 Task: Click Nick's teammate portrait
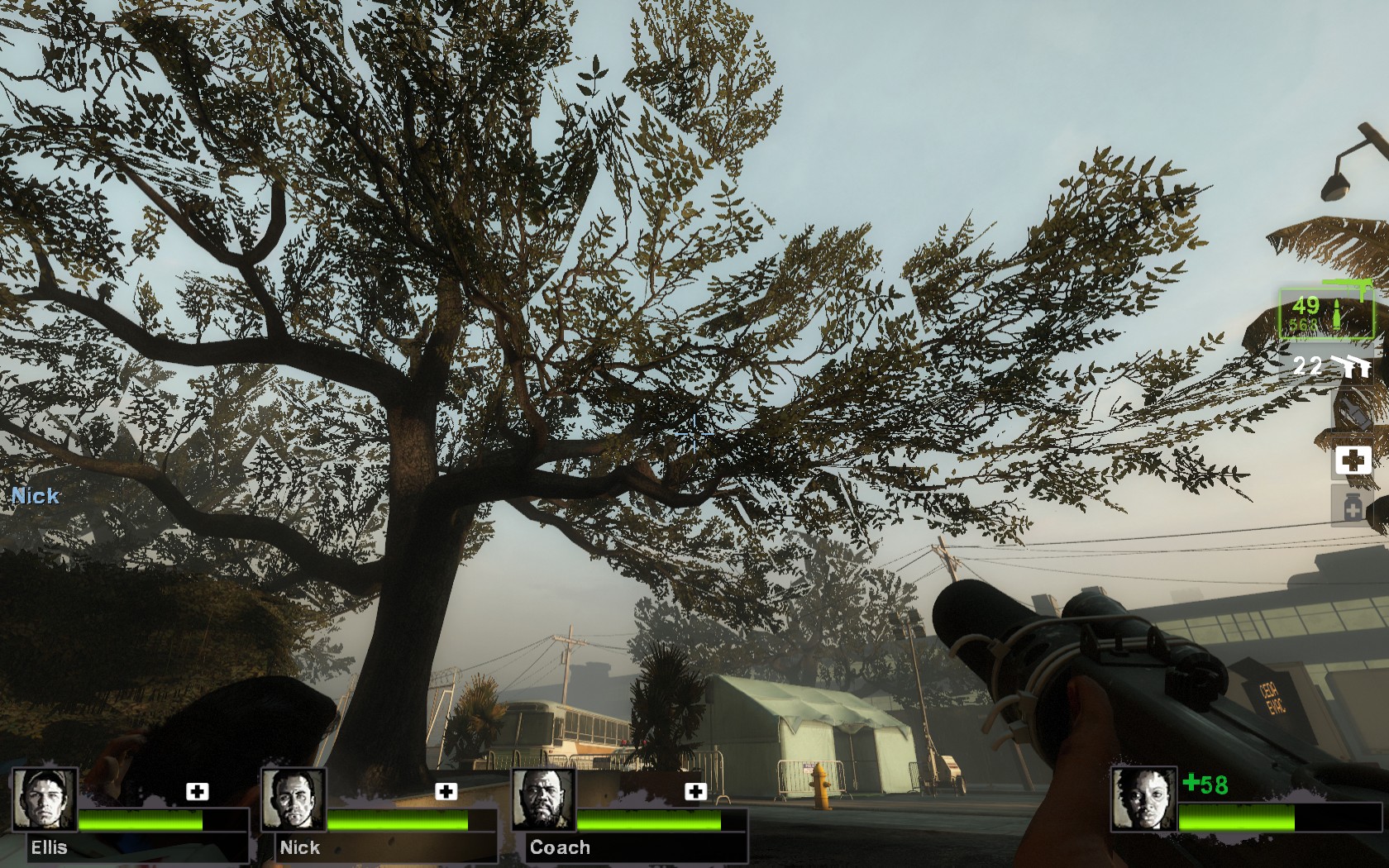click(x=294, y=799)
